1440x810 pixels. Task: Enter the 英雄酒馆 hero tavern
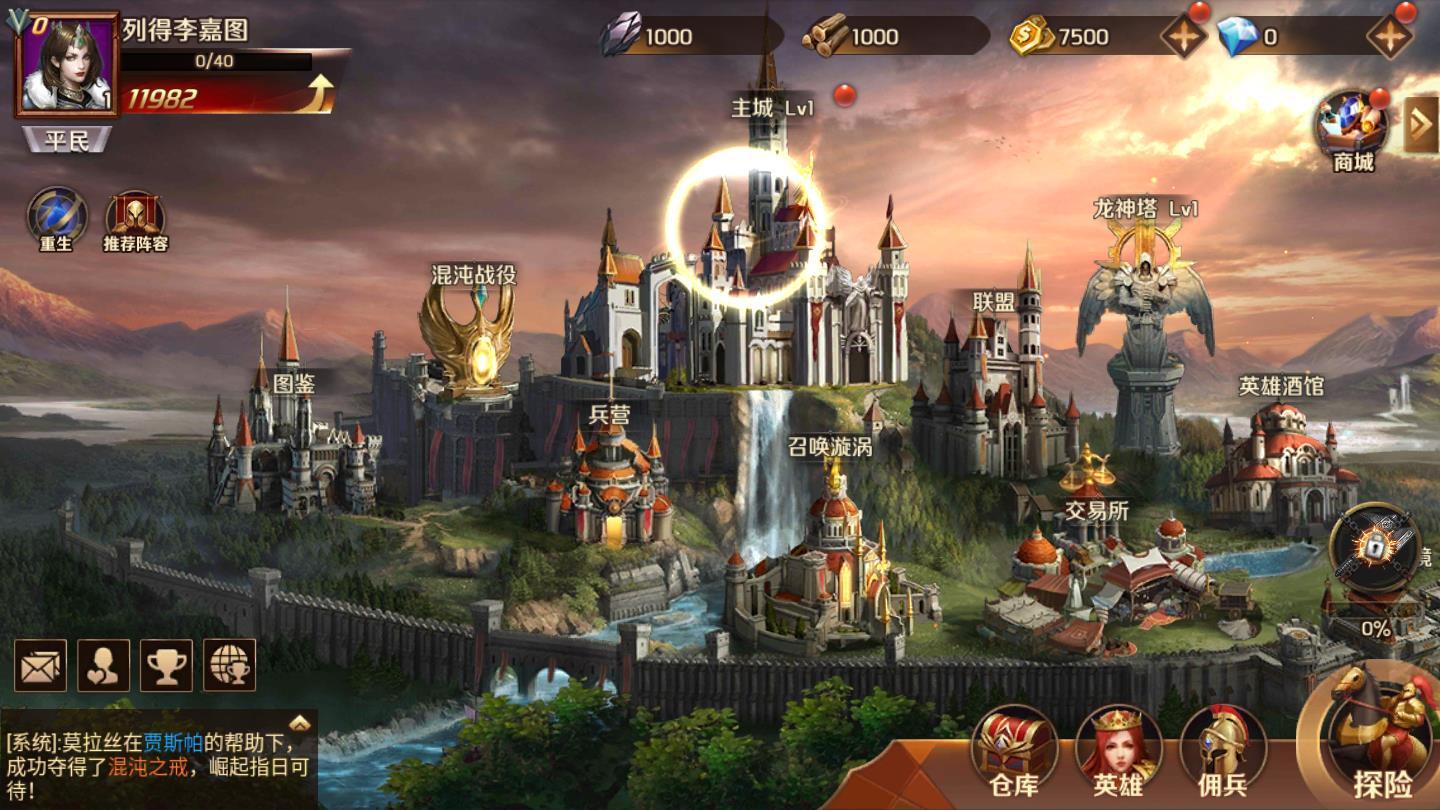(x=1280, y=460)
